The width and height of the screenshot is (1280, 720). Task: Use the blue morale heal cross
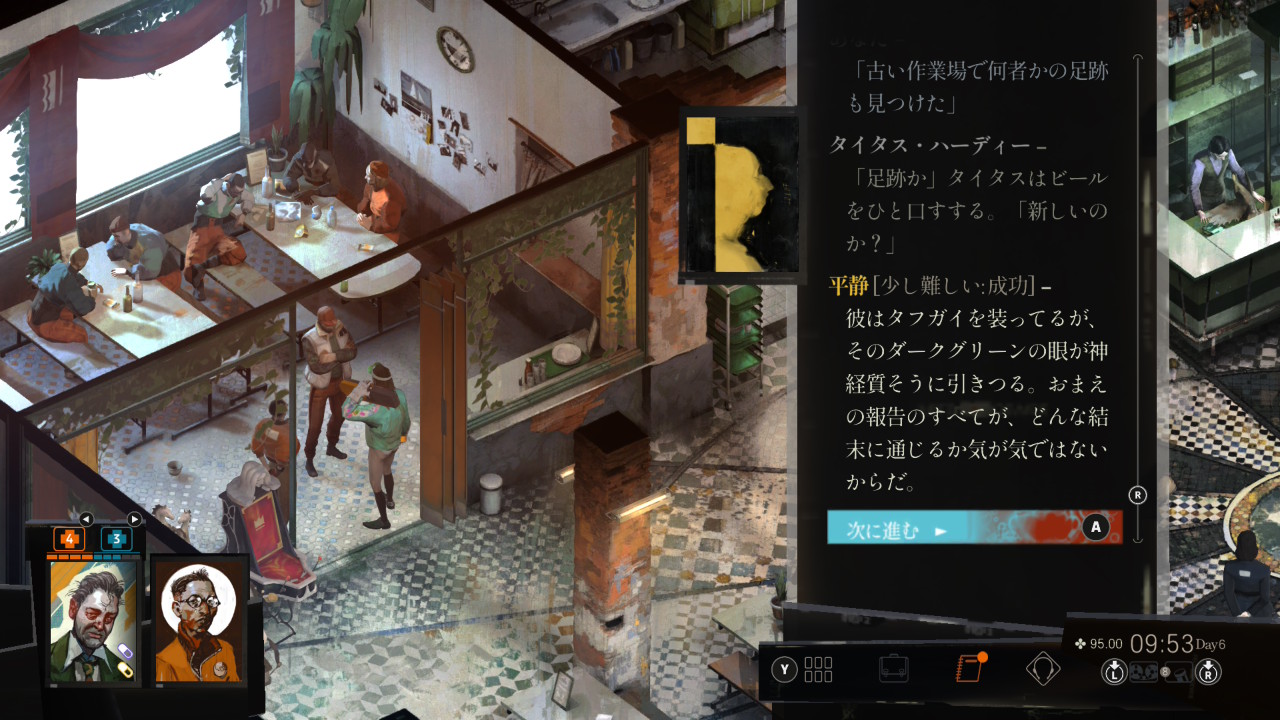point(116,539)
